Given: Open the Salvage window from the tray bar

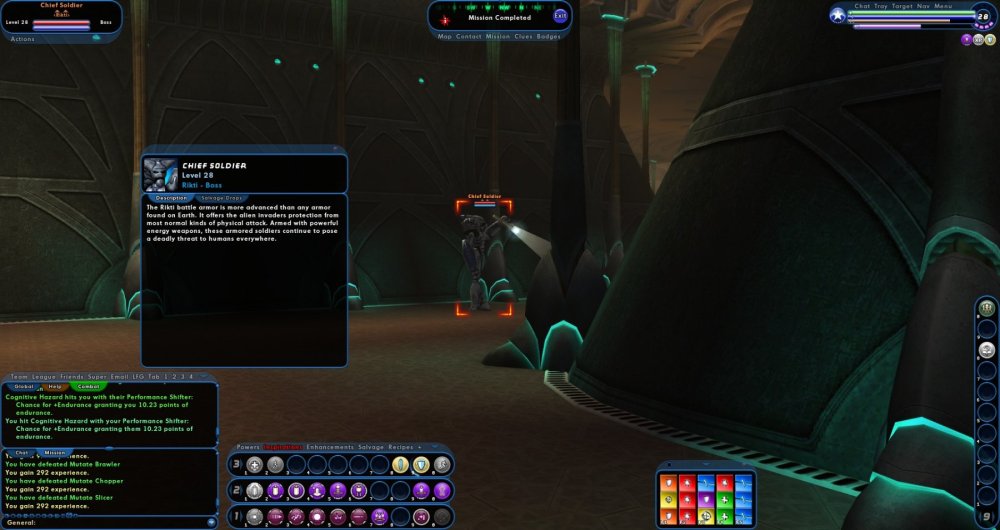Looking at the screenshot, I should coord(371,446).
